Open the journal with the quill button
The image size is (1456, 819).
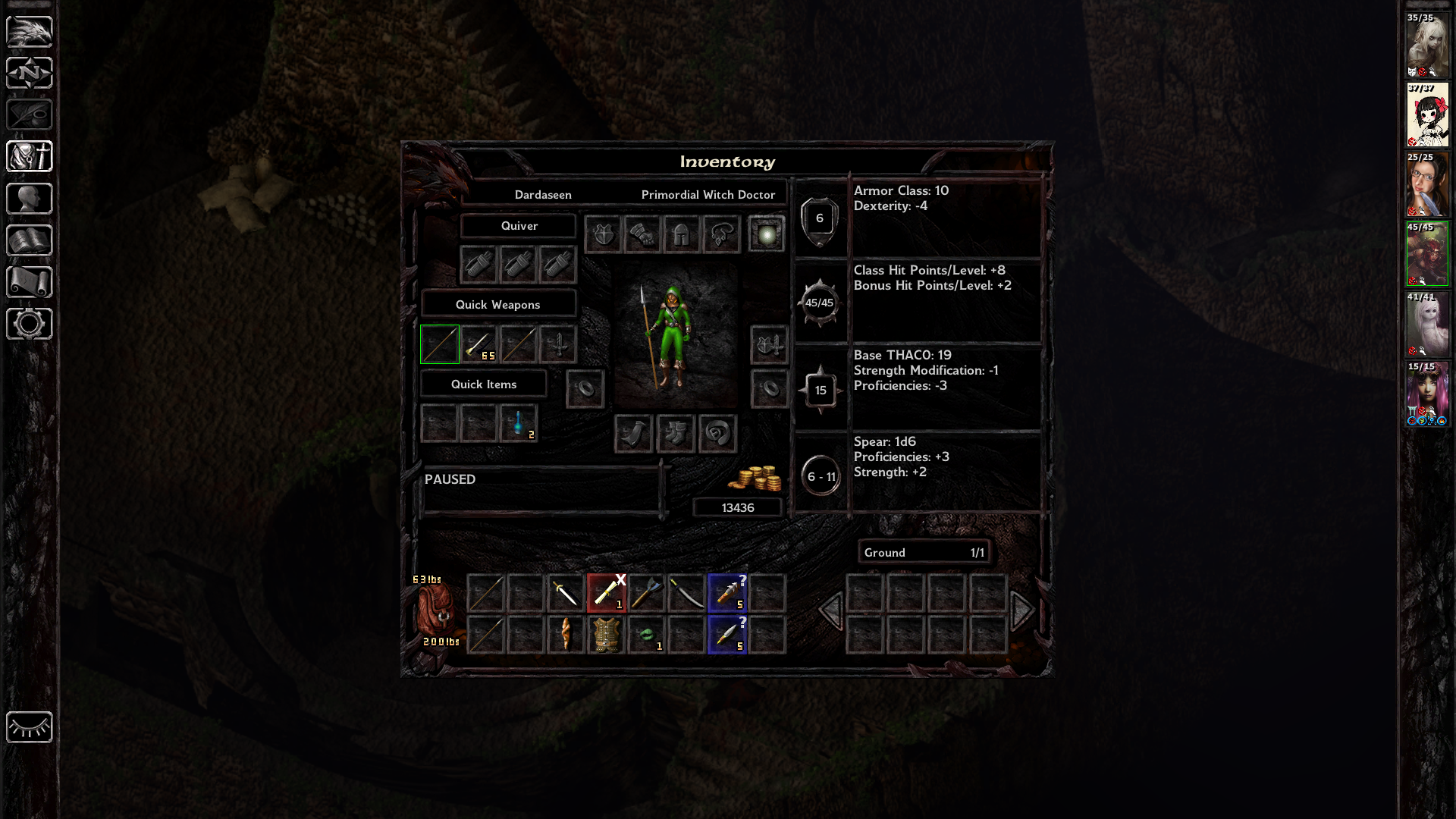pyautogui.click(x=30, y=115)
